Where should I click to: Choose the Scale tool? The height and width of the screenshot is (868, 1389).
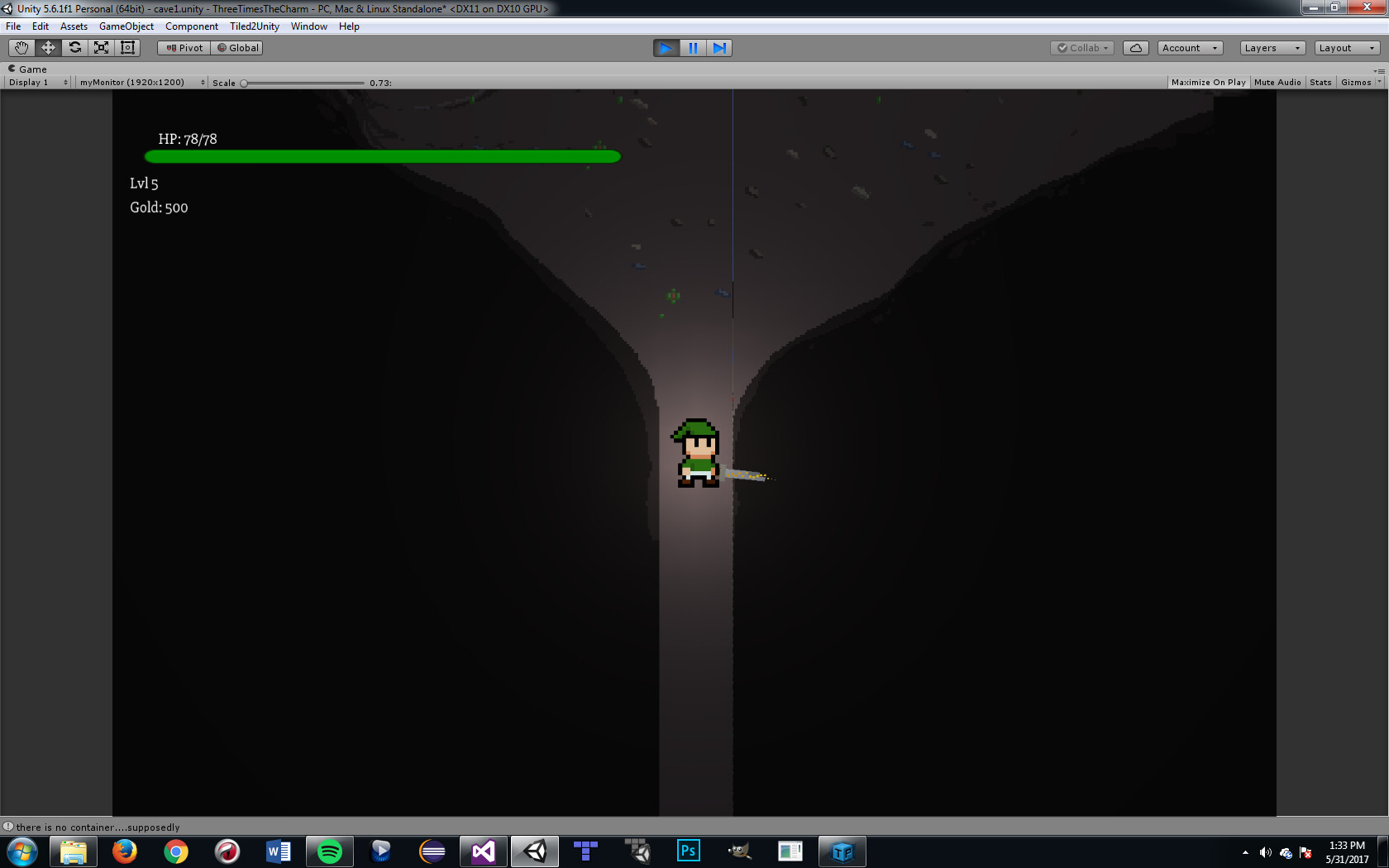101,47
